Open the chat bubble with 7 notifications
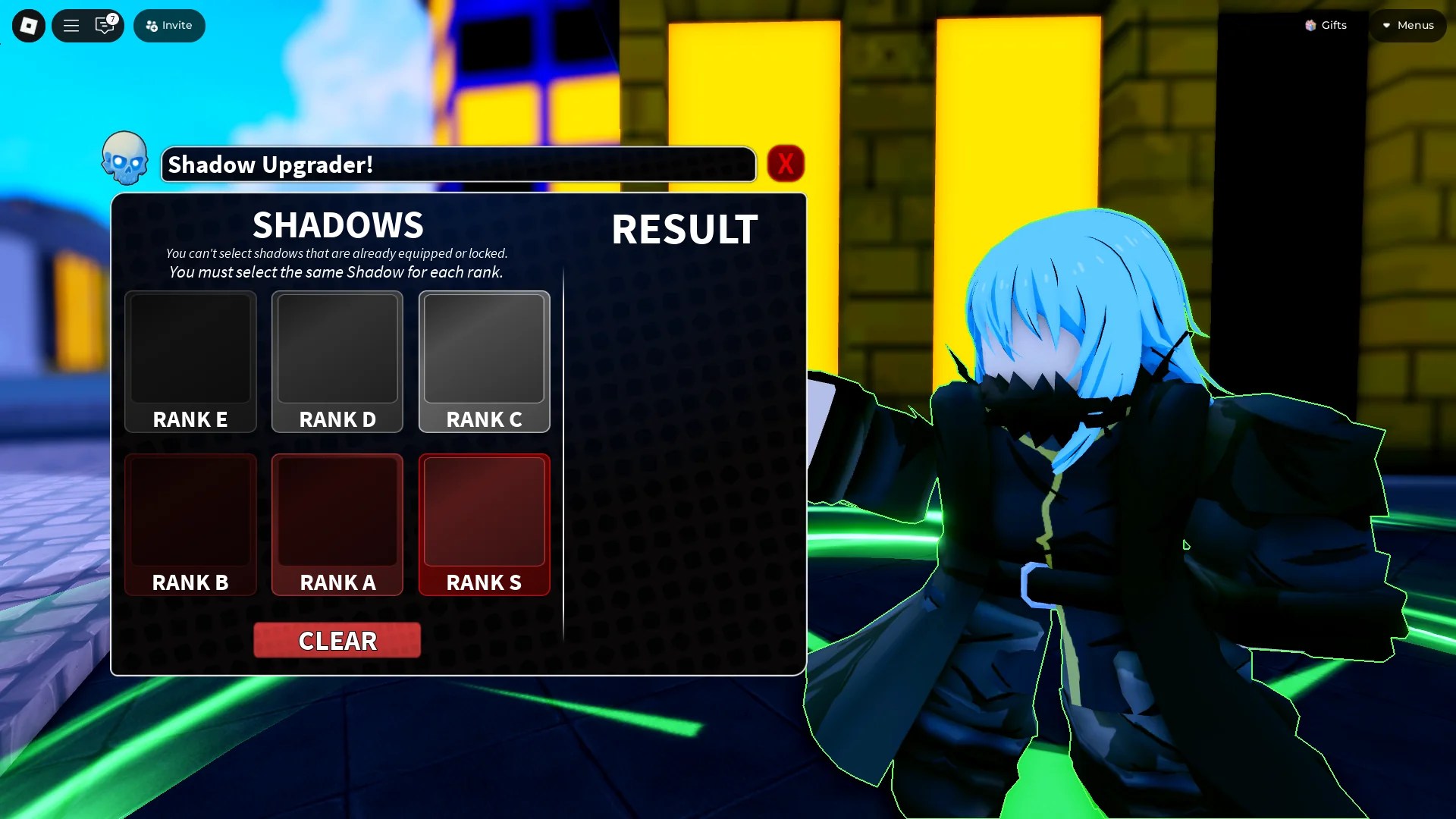 coord(104,25)
